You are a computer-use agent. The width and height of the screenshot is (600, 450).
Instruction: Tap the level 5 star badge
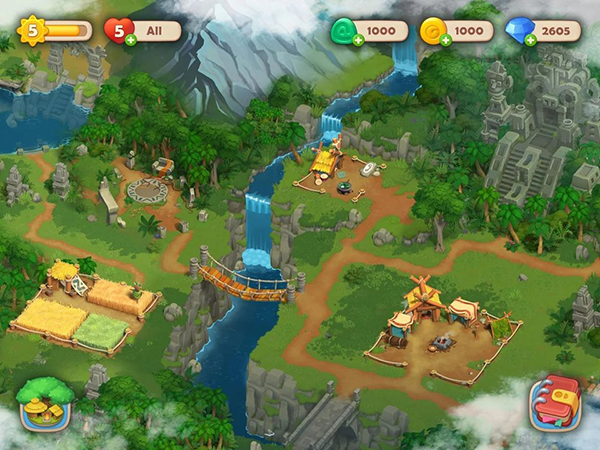click(33, 30)
